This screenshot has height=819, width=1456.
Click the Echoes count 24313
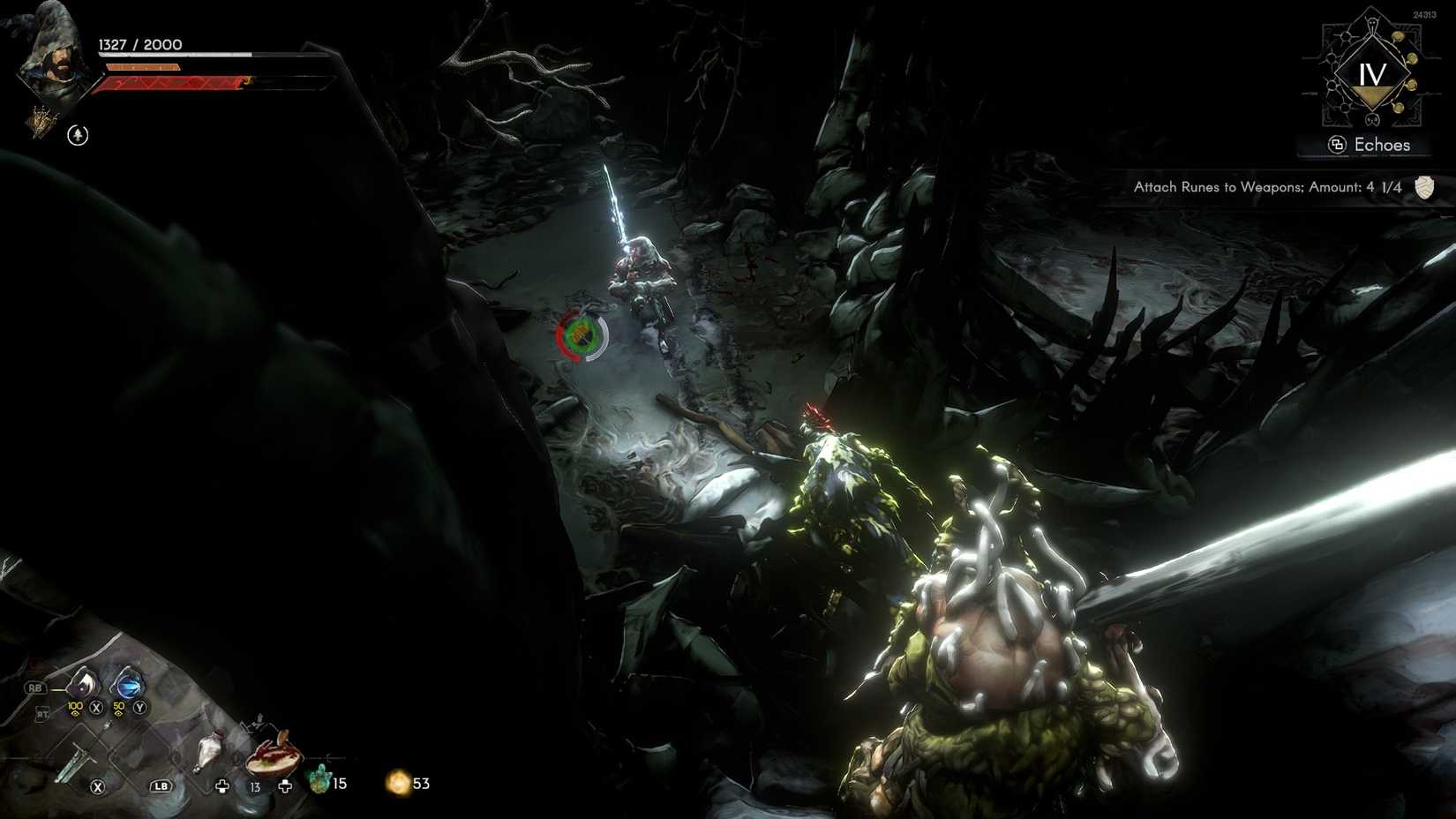click(1423, 15)
